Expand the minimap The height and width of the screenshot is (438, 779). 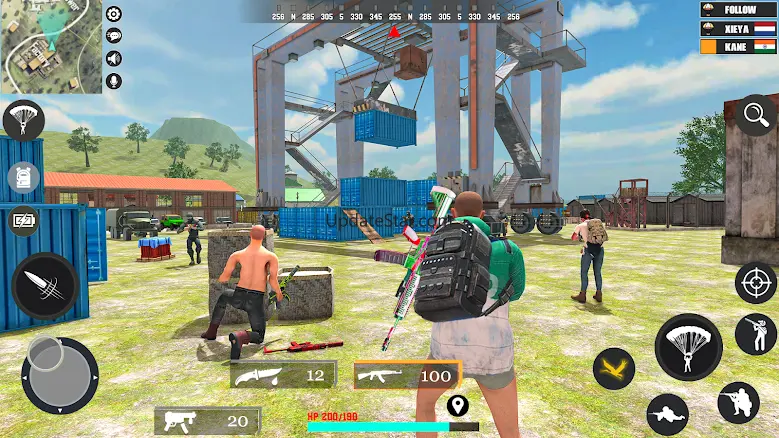[x=51, y=47]
